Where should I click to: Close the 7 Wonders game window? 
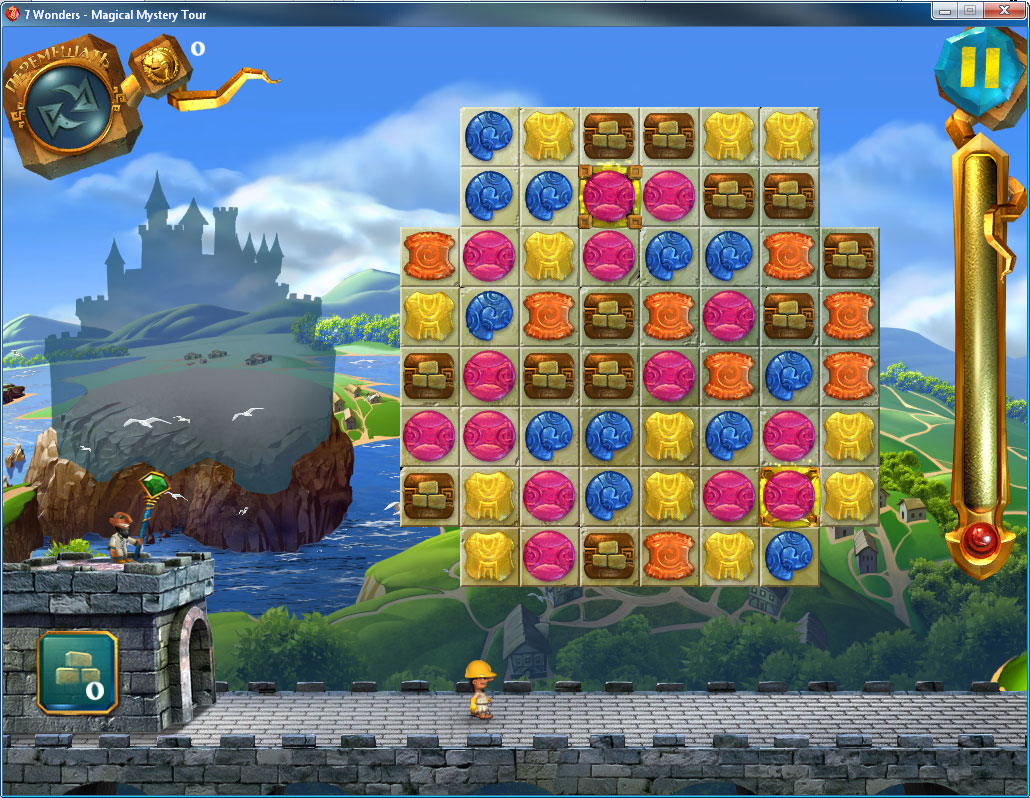point(1004,9)
